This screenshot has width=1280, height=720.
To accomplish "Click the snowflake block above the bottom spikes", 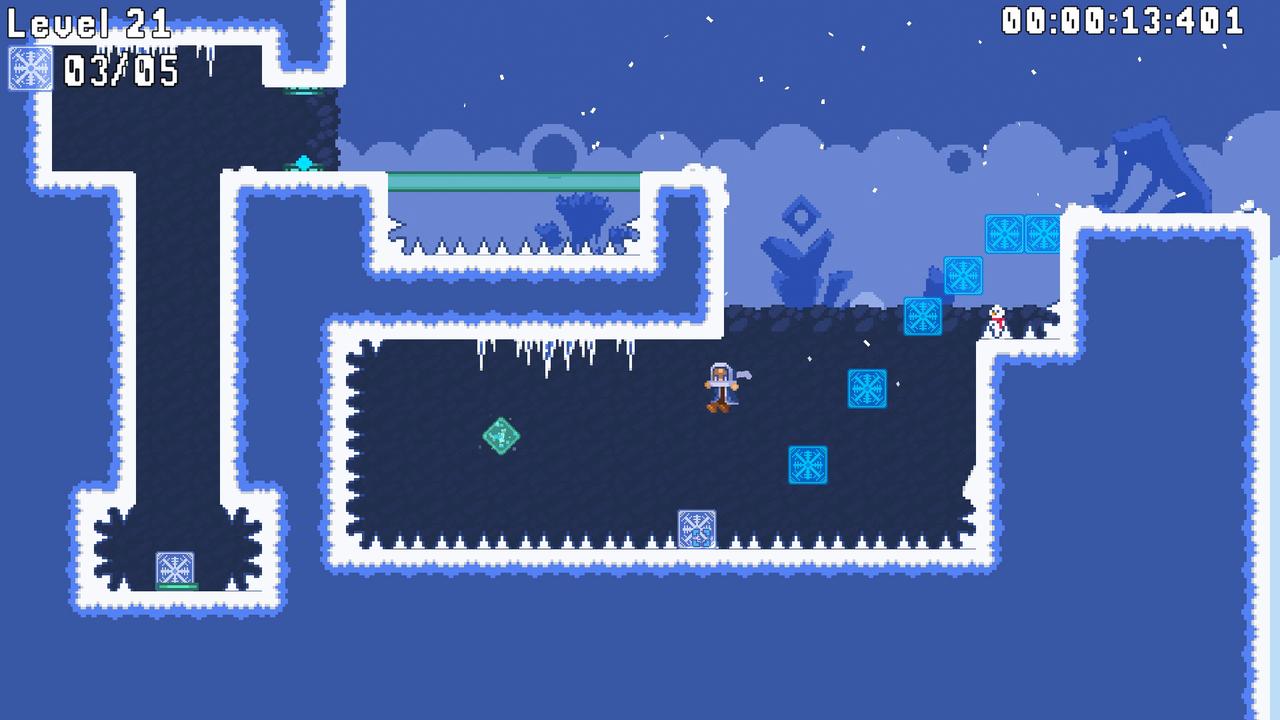I will coord(807,467).
